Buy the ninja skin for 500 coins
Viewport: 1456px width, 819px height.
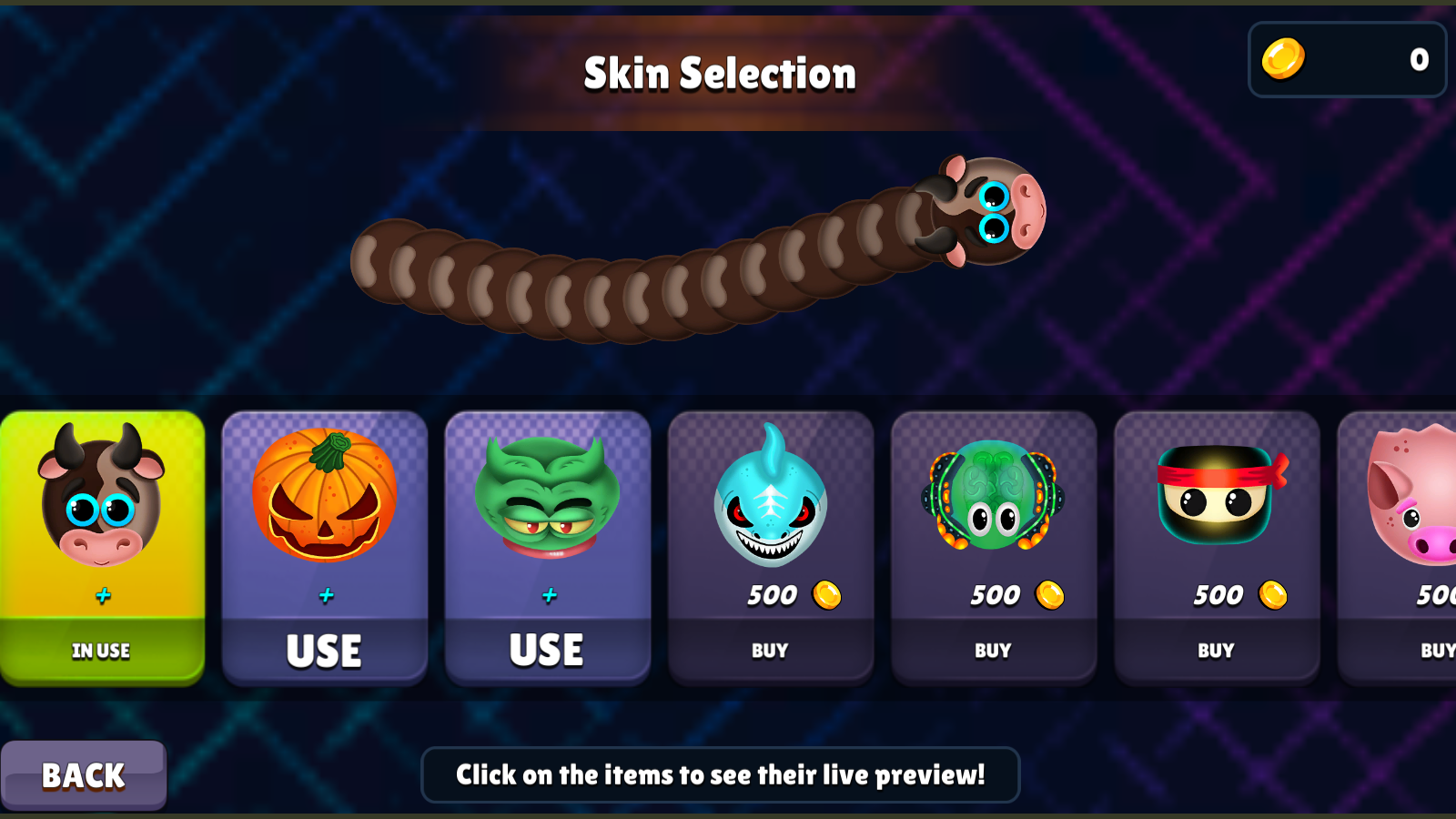pyautogui.click(x=1217, y=650)
